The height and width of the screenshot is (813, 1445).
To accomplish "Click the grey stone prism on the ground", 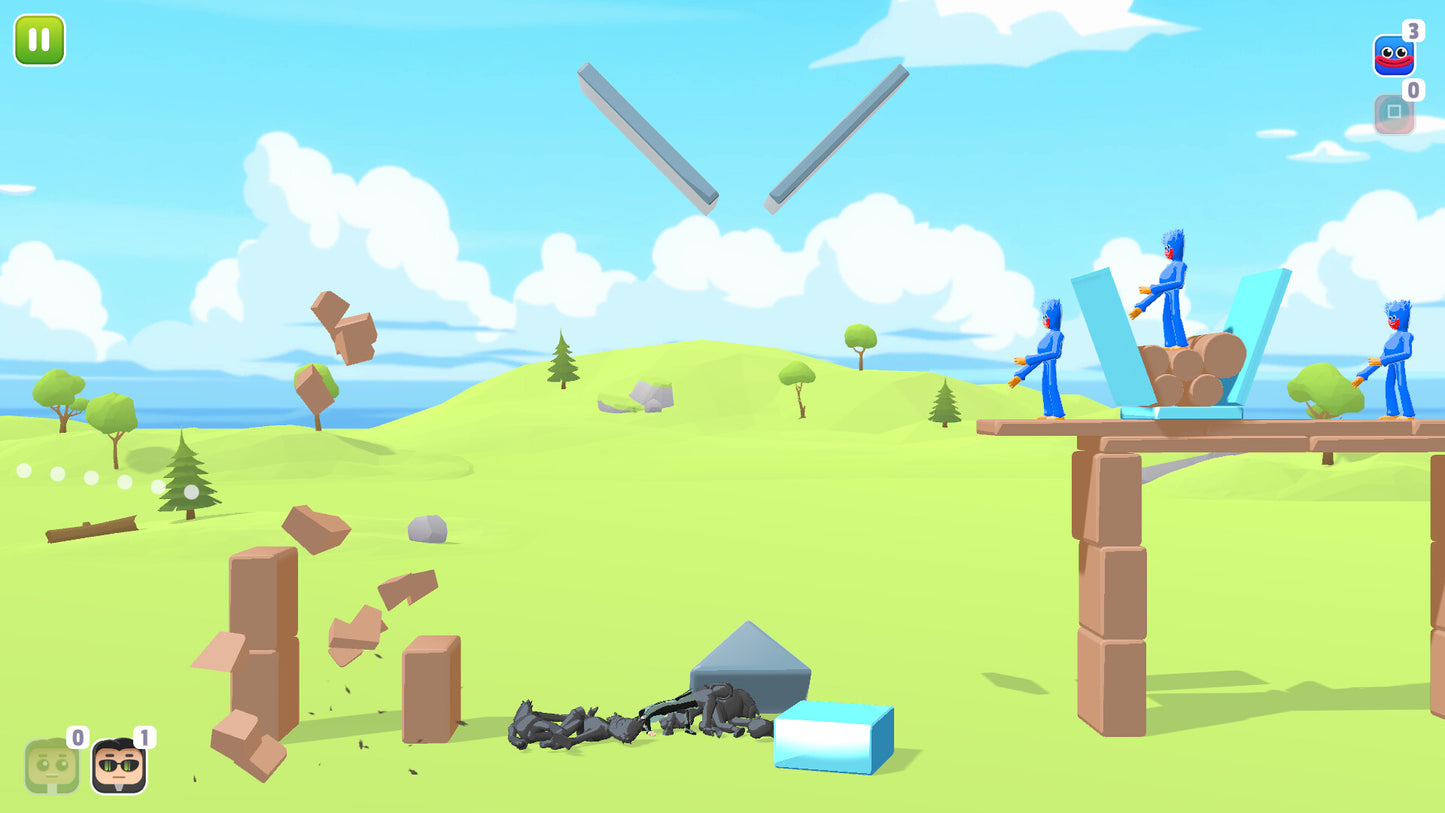I will 752,665.
